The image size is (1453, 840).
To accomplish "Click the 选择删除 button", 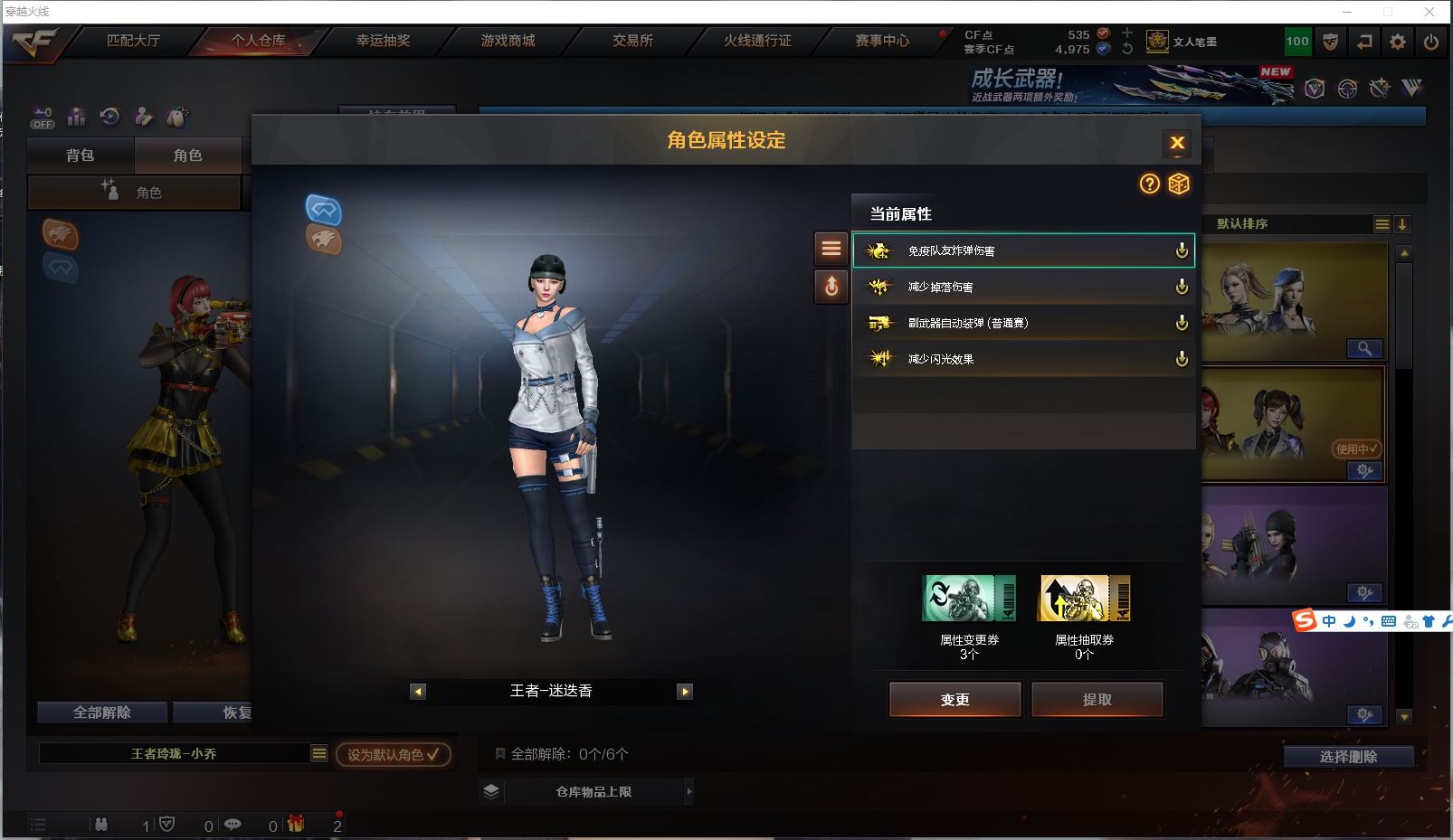I will (x=1348, y=757).
